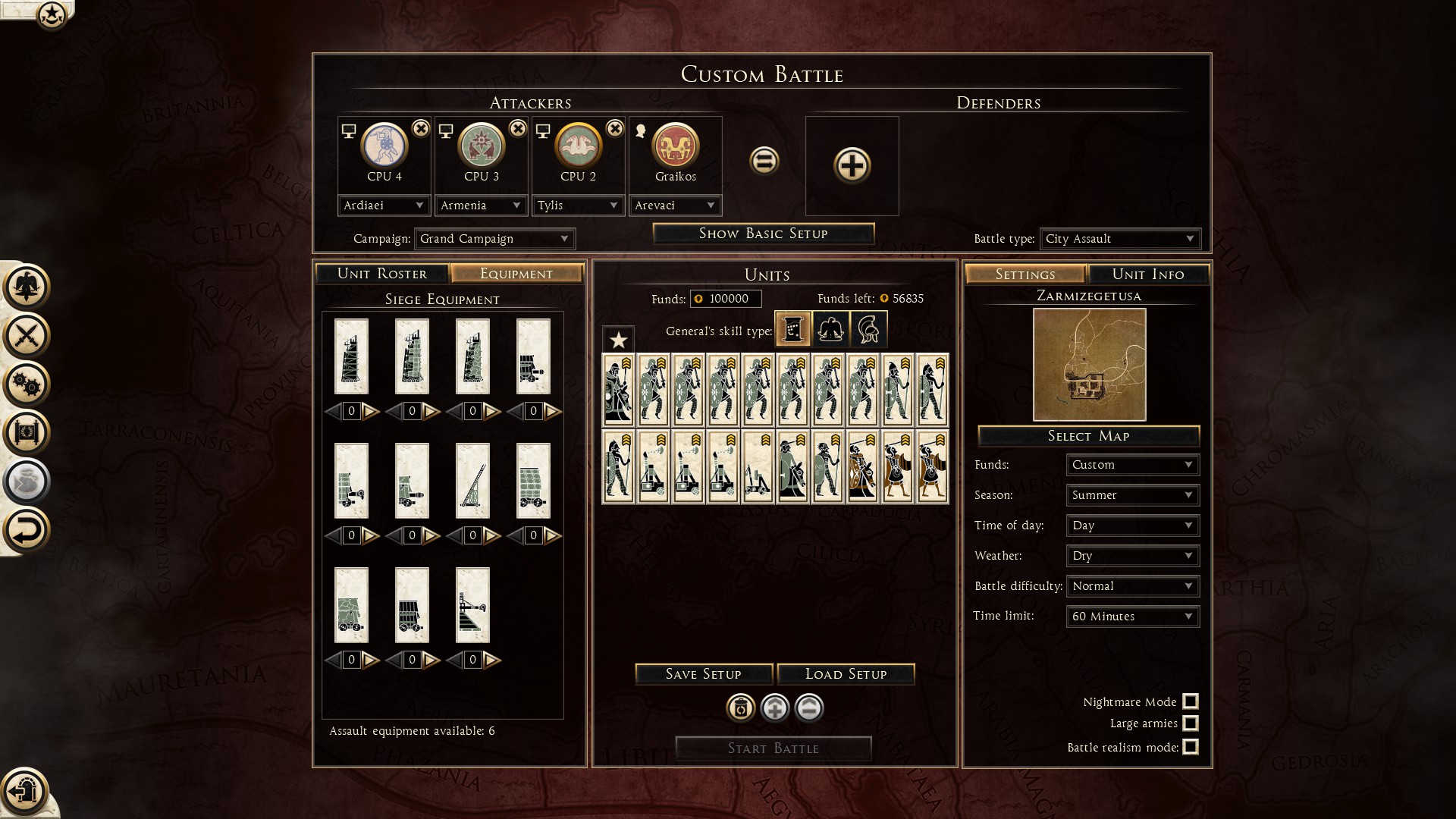Open the Select Map button
The width and height of the screenshot is (1456, 819).
click(1088, 436)
